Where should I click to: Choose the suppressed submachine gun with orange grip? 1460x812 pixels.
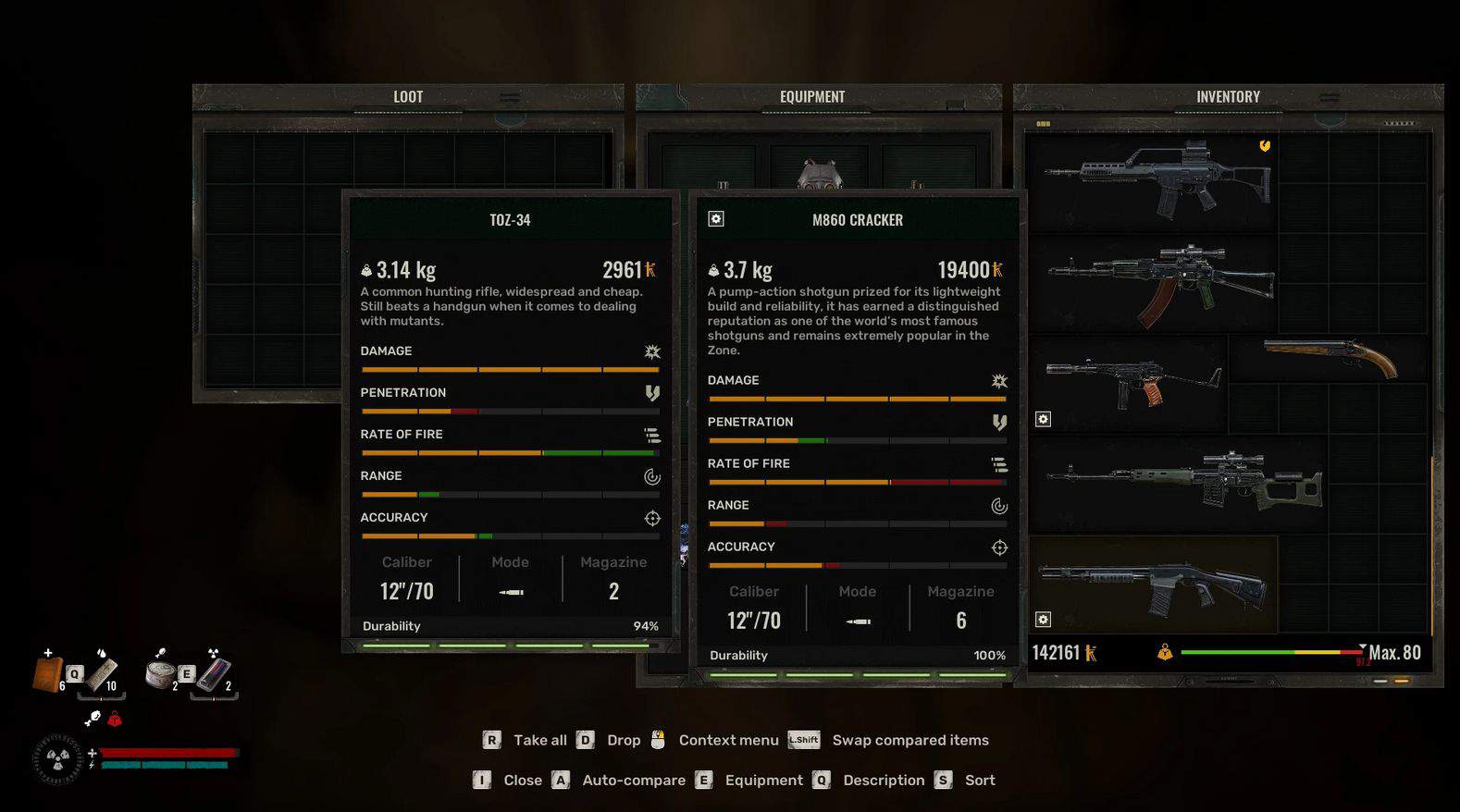(x=1131, y=381)
